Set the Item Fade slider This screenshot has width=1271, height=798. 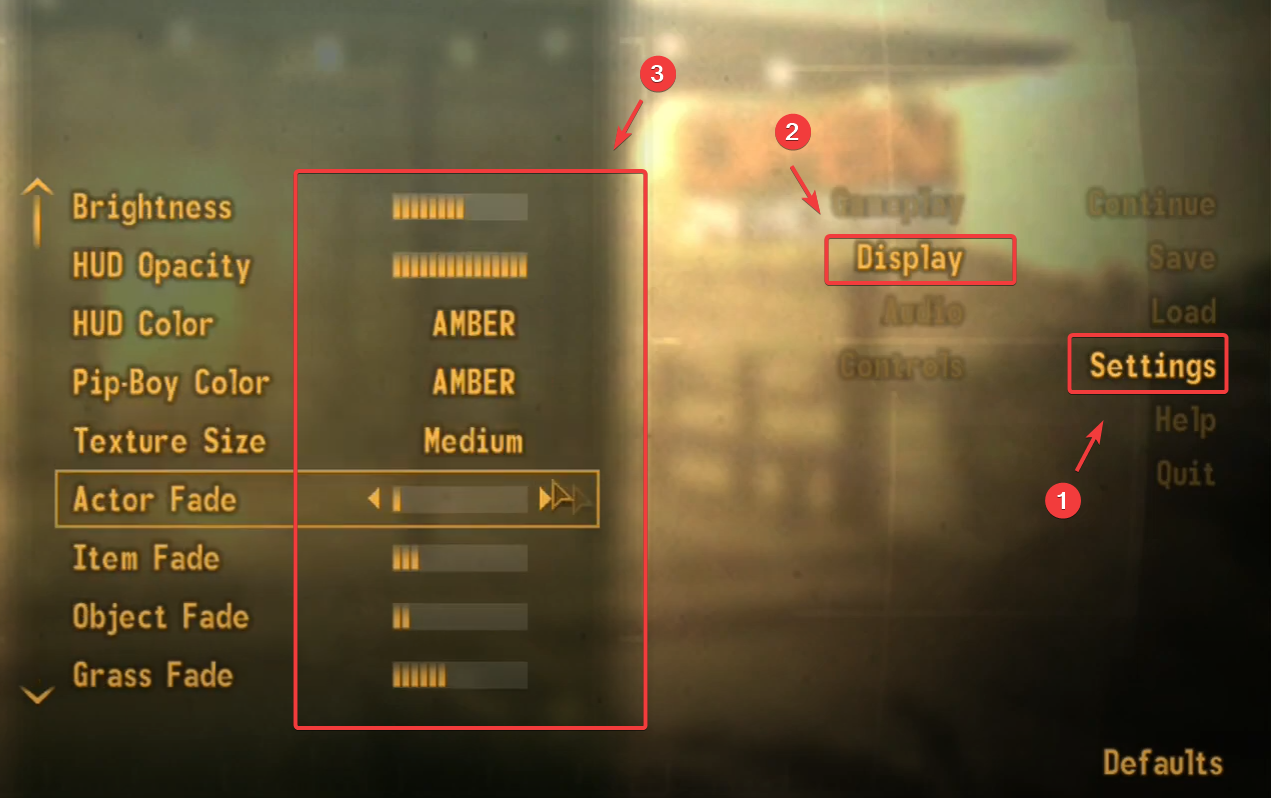click(459, 558)
